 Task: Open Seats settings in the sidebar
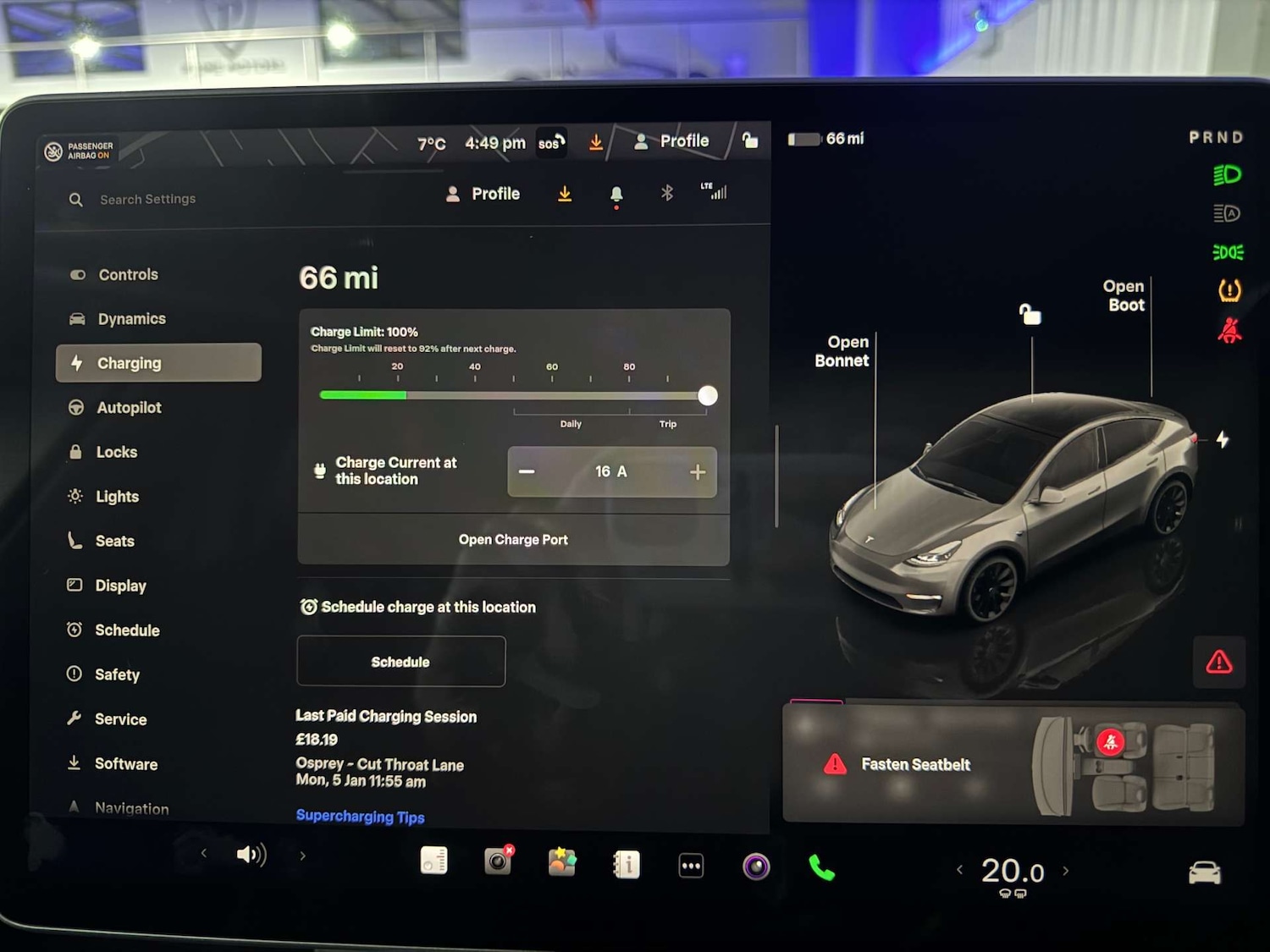[115, 541]
